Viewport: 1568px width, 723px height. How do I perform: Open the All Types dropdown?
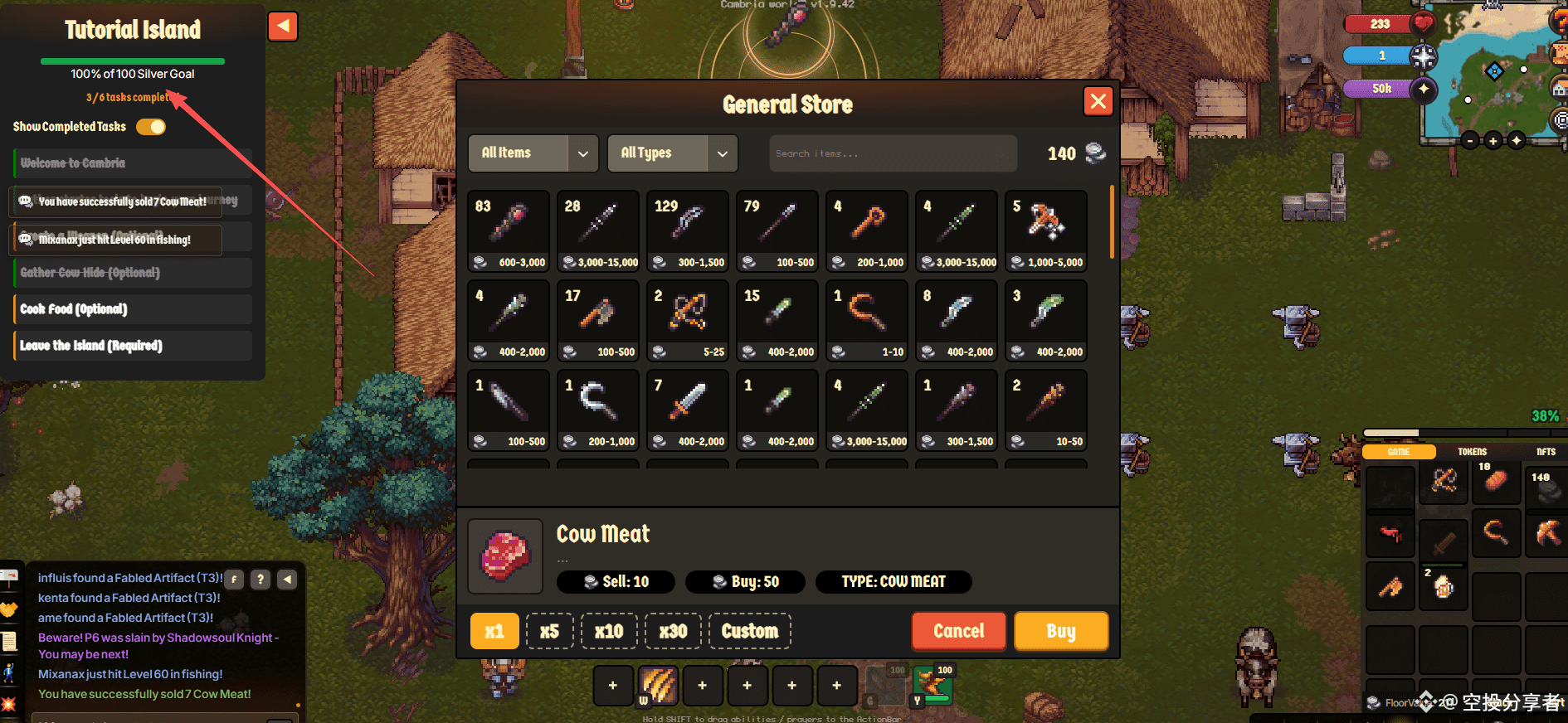[672, 153]
